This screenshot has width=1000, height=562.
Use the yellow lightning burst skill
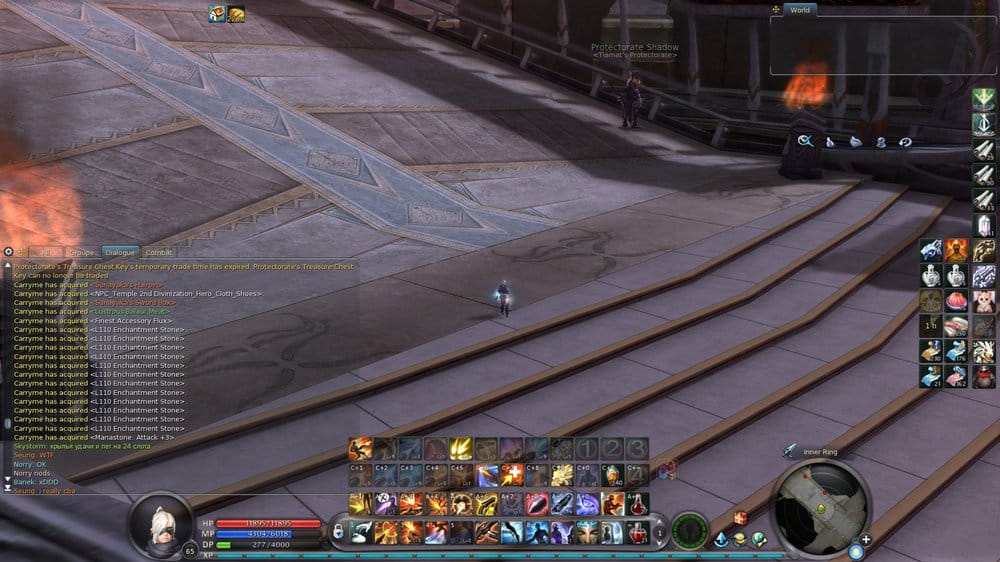point(461,449)
